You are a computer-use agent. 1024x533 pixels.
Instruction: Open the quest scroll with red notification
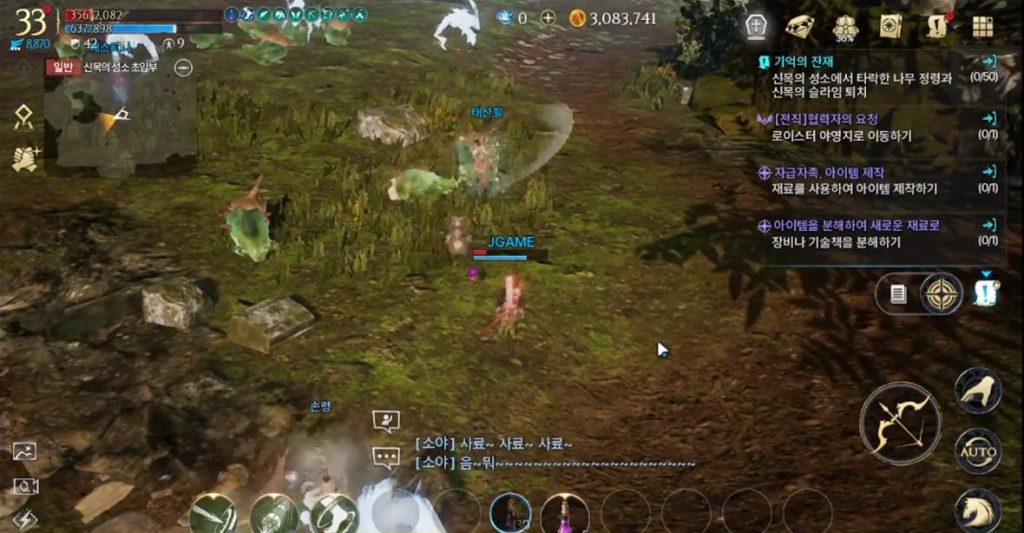[x=937, y=26]
